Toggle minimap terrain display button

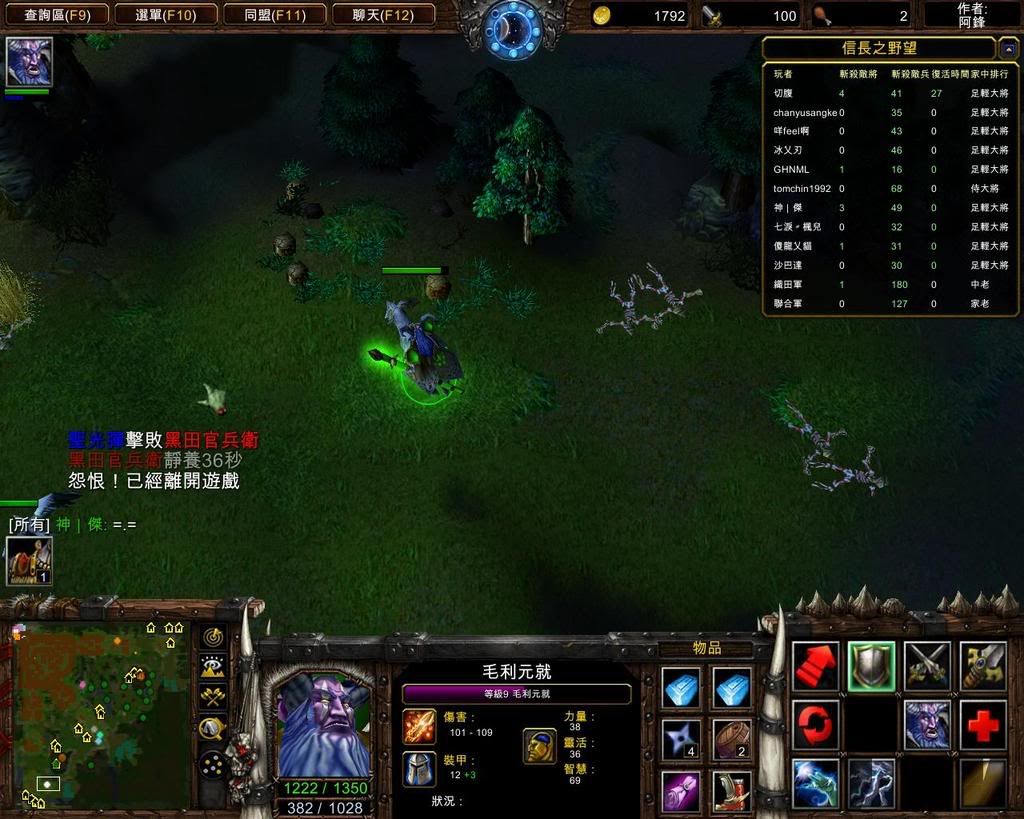click(x=212, y=666)
